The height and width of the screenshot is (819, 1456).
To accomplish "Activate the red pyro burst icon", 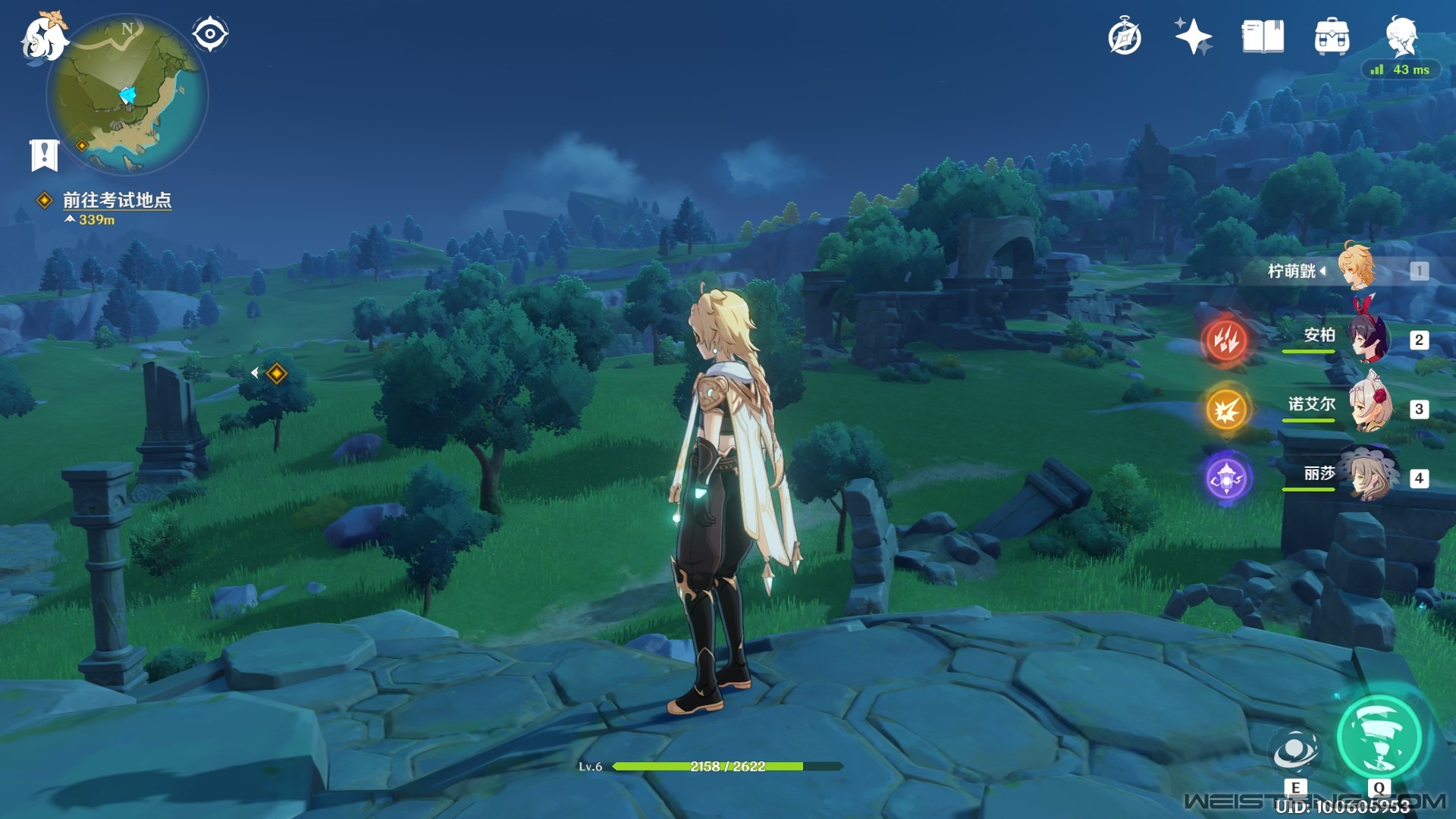I will 1225,340.
